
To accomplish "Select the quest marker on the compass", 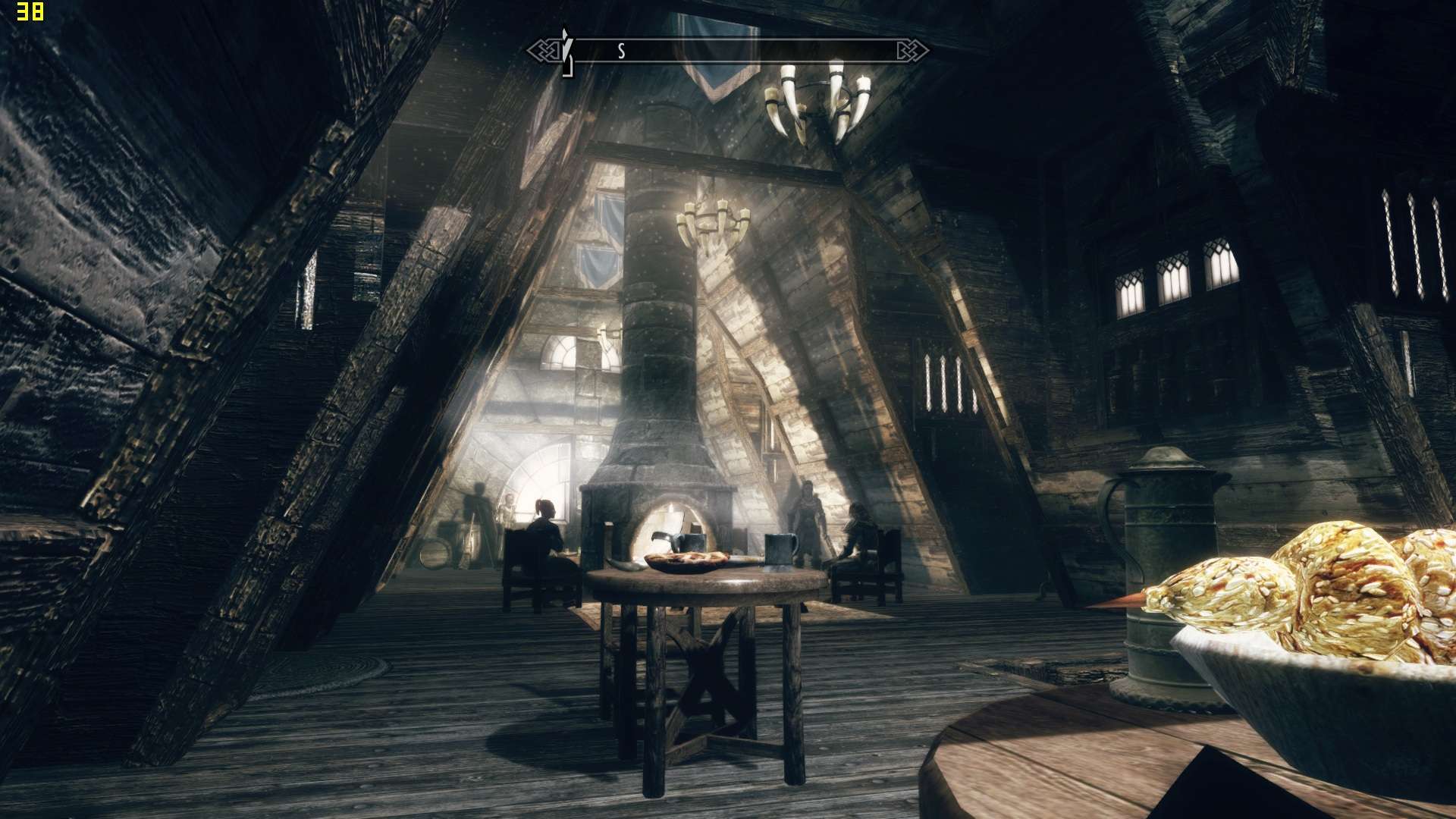I will (565, 50).
